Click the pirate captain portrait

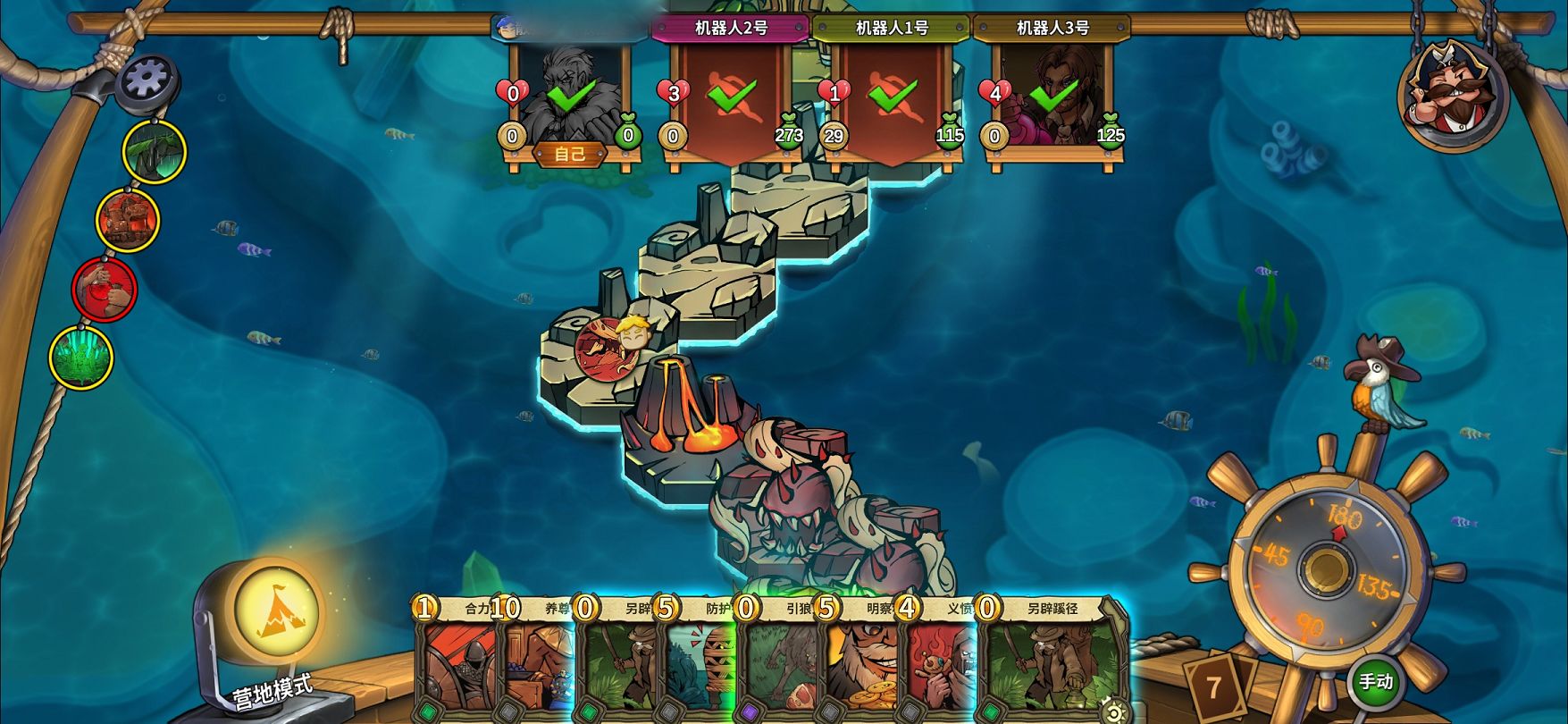click(x=1452, y=92)
